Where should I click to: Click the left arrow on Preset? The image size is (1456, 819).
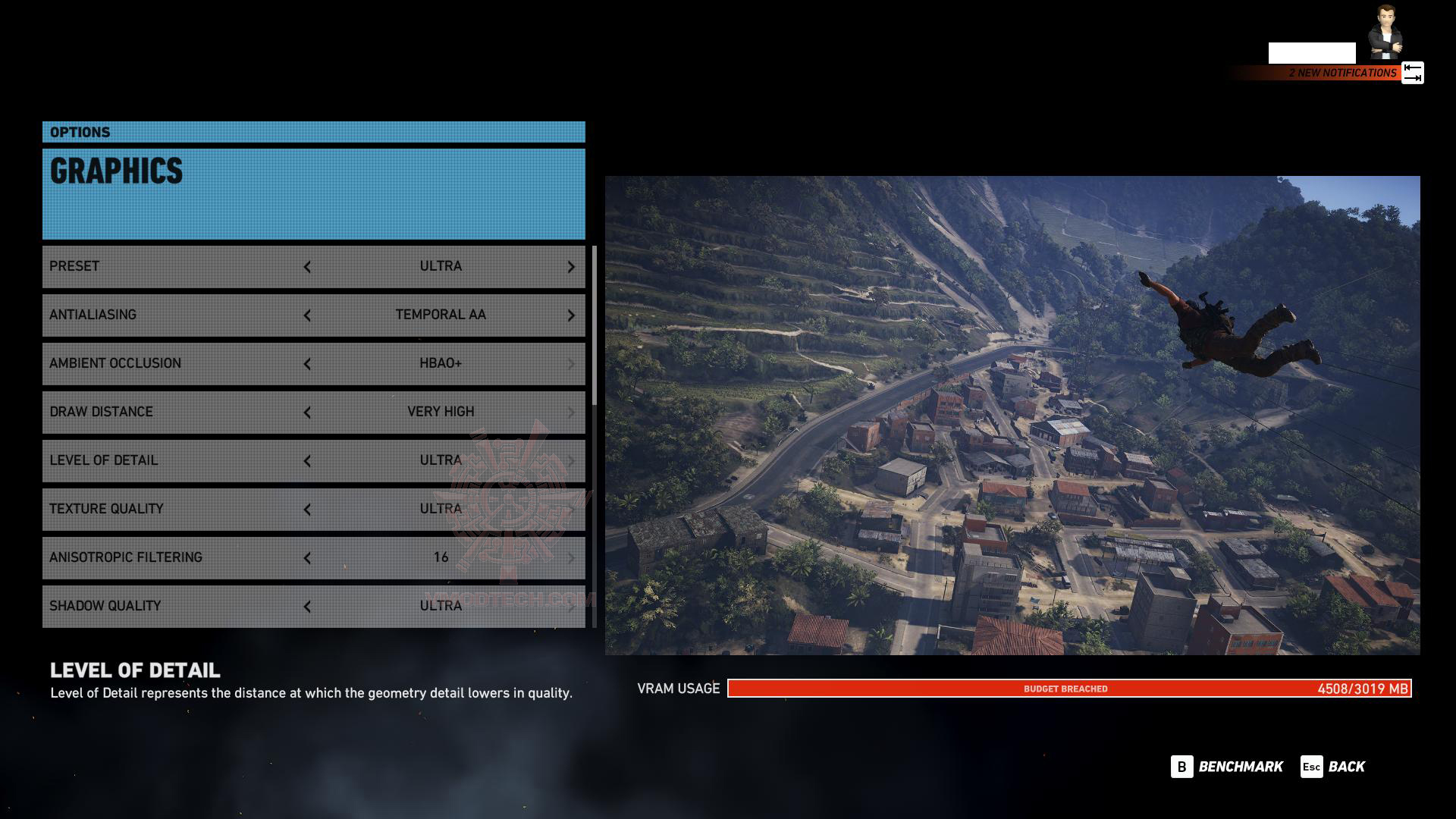(x=307, y=267)
